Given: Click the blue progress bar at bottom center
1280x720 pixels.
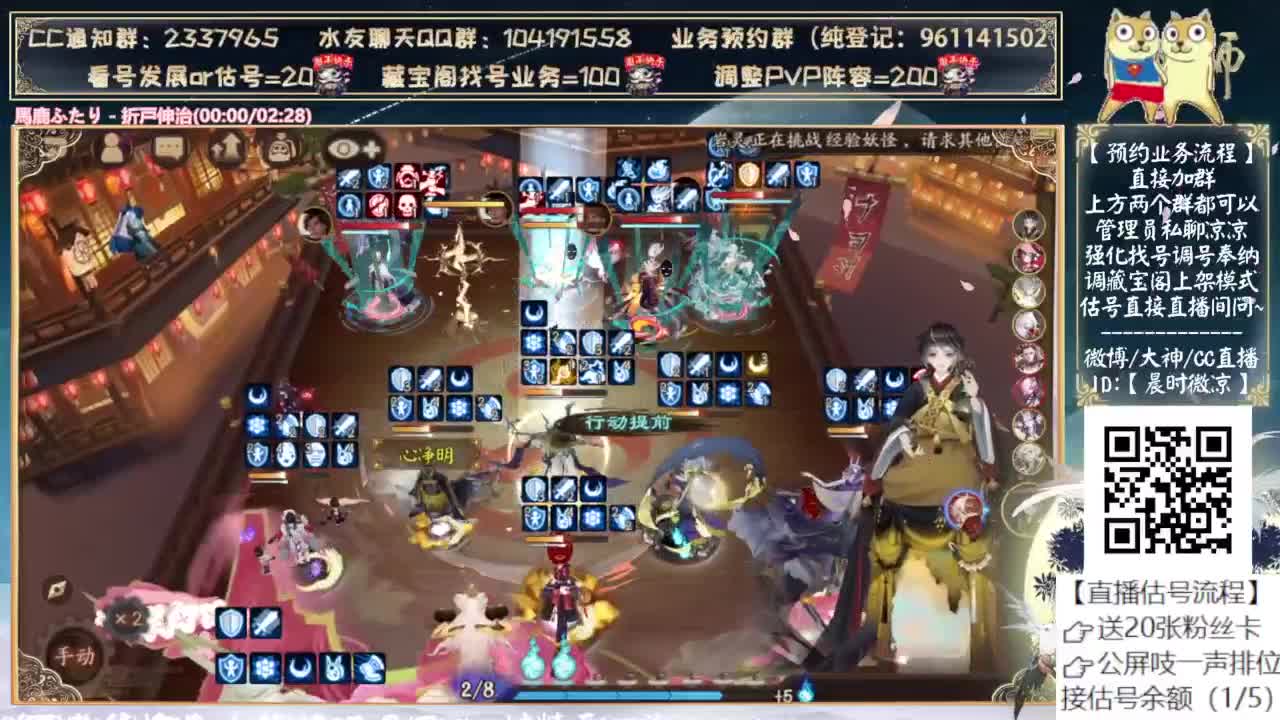Looking at the screenshot, I should point(620,694).
